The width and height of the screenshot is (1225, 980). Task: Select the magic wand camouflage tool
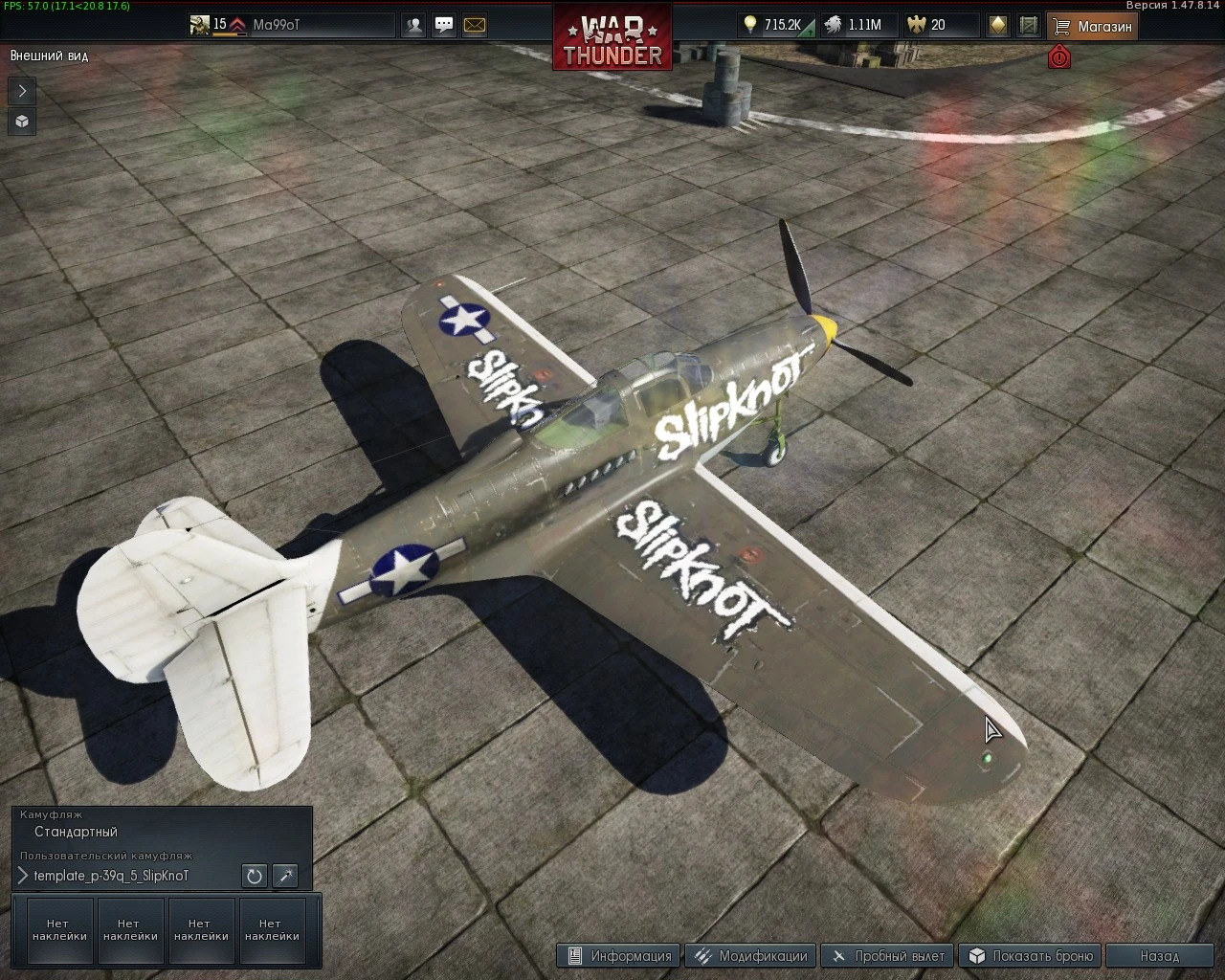pyautogui.click(x=284, y=876)
